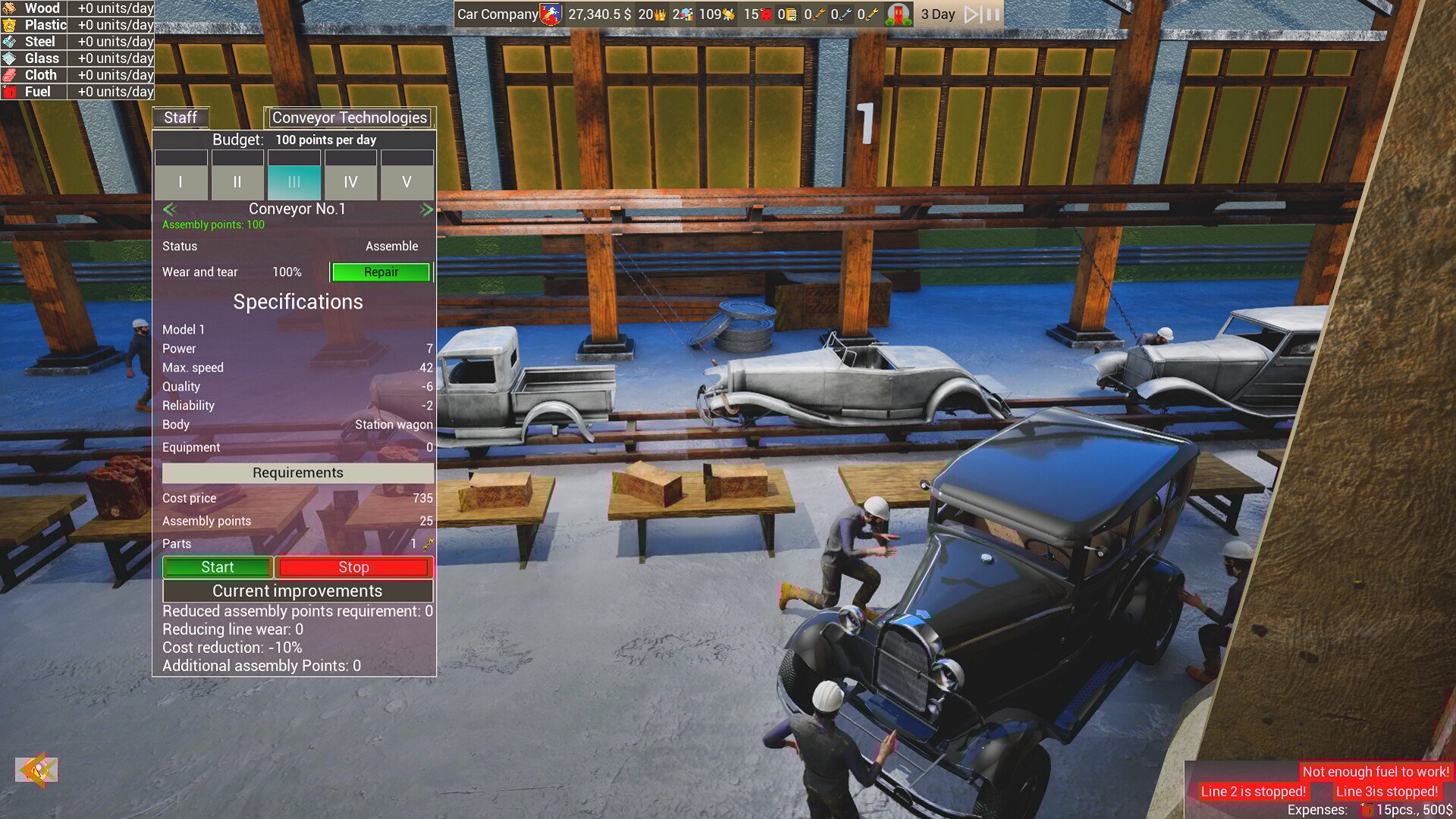Image resolution: width=1456 pixels, height=819 pixels.
Task: Expand the Current improvements section
Action: pyautogui.click(x=297, y=591)
